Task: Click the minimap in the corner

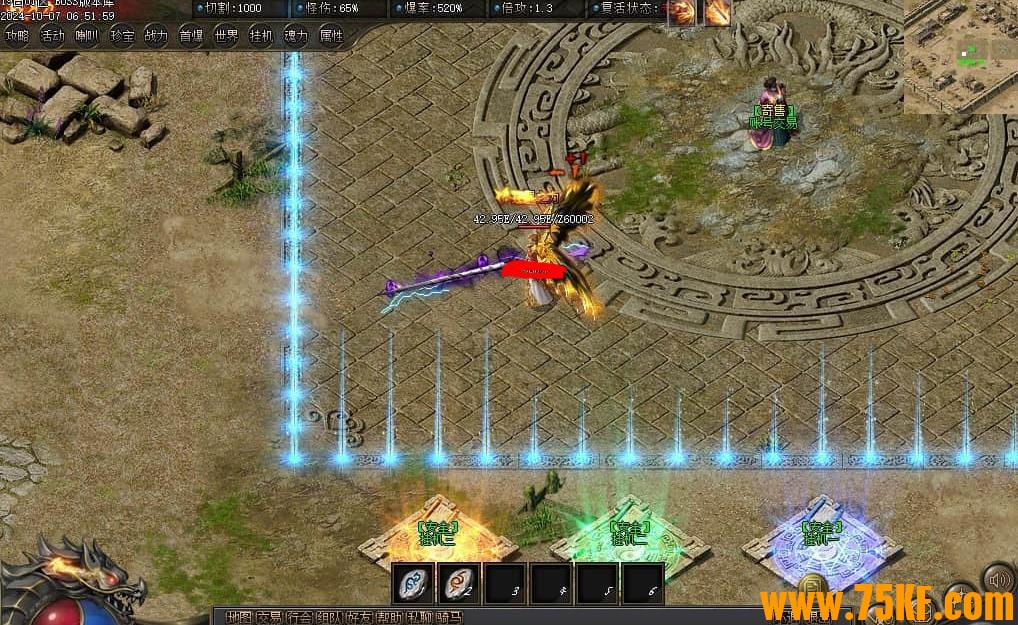Action: (961, 56)
